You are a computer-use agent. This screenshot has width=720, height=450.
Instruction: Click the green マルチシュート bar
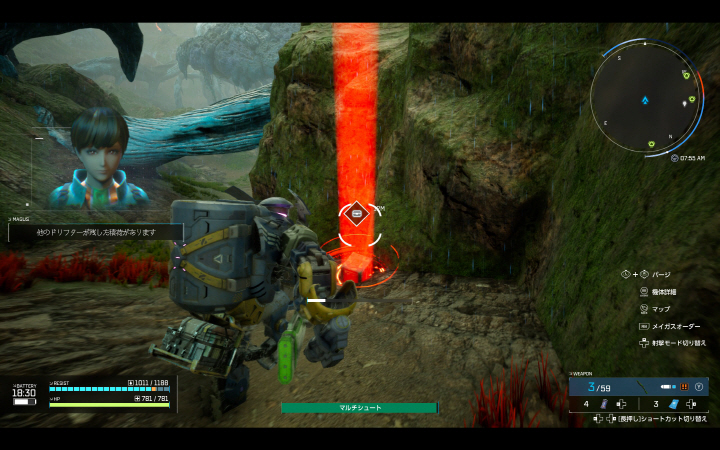click(x=359, y=408)
